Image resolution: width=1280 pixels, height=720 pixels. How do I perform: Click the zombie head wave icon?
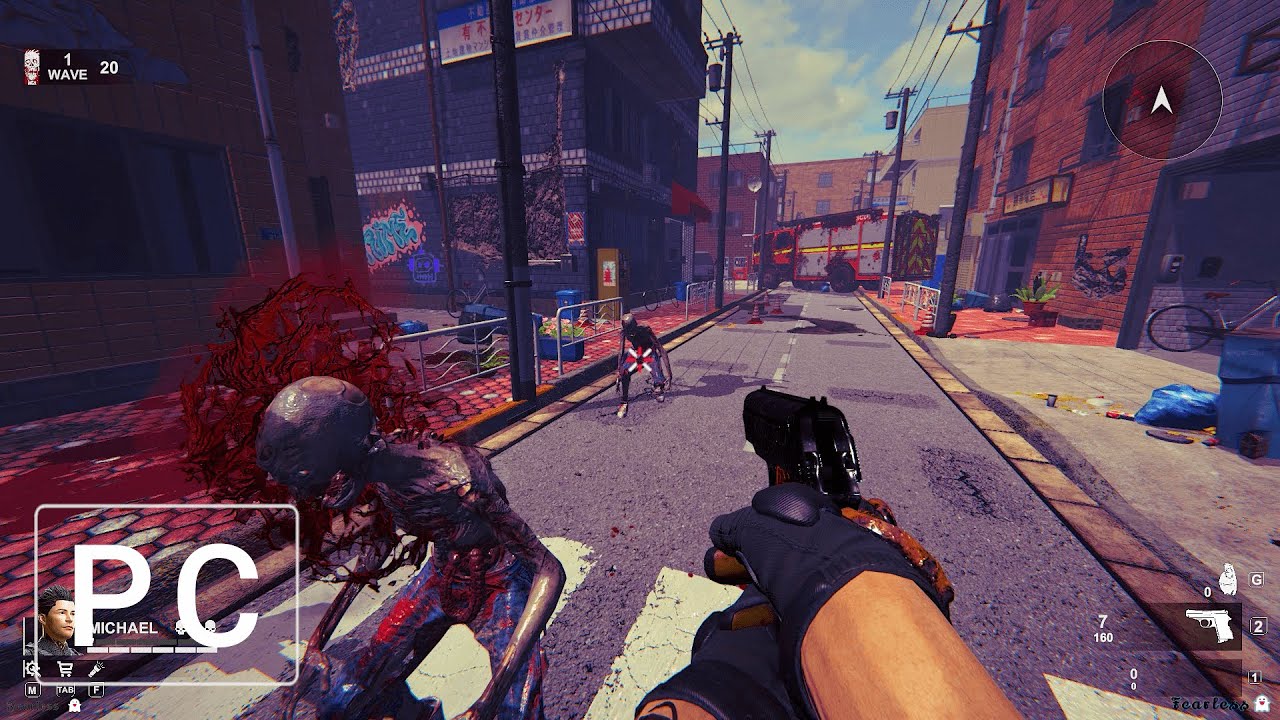(x=32, y=66)
